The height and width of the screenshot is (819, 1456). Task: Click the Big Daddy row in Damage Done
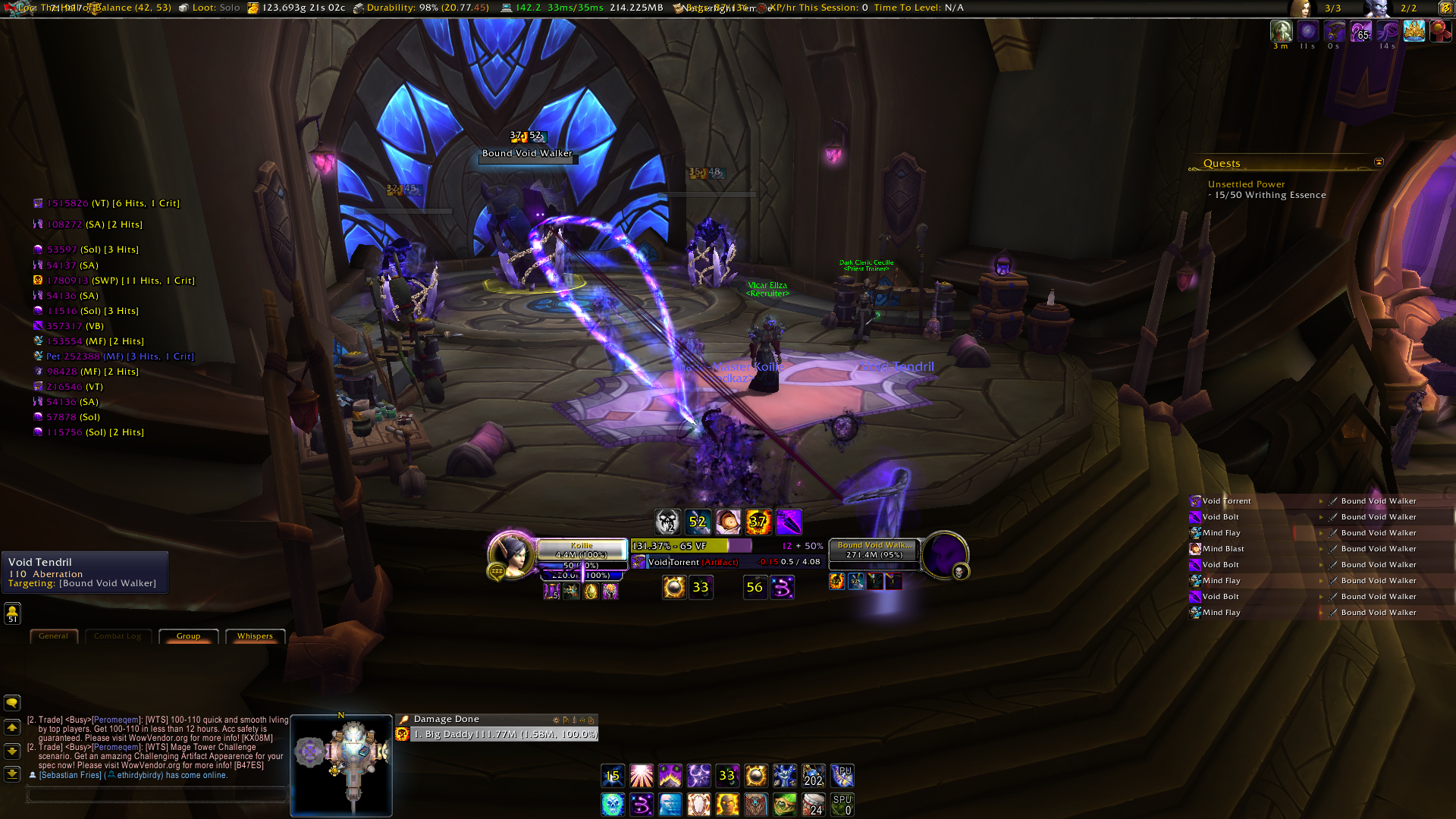coord(504,734)
